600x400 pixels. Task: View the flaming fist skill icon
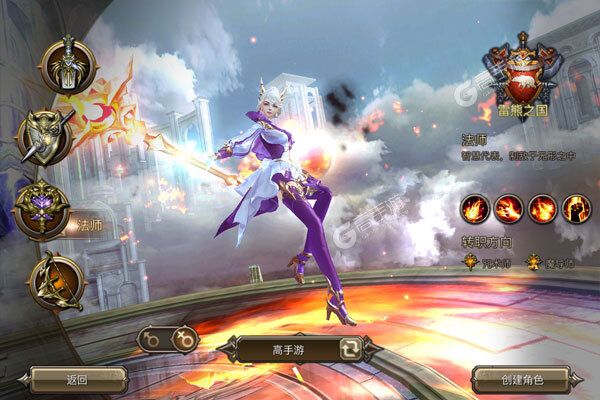pyautogui.click(x=577, y=210)
